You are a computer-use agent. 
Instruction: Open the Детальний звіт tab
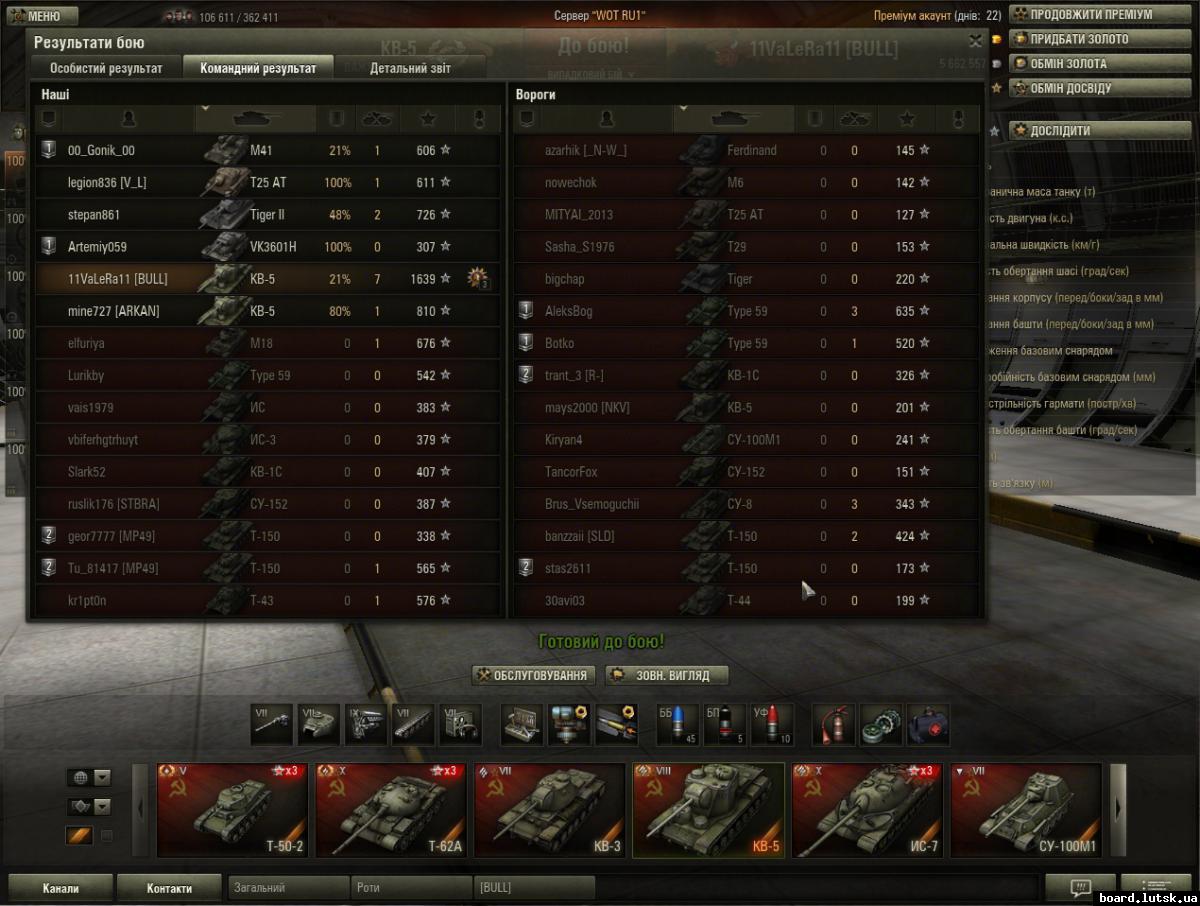[410, 69]
